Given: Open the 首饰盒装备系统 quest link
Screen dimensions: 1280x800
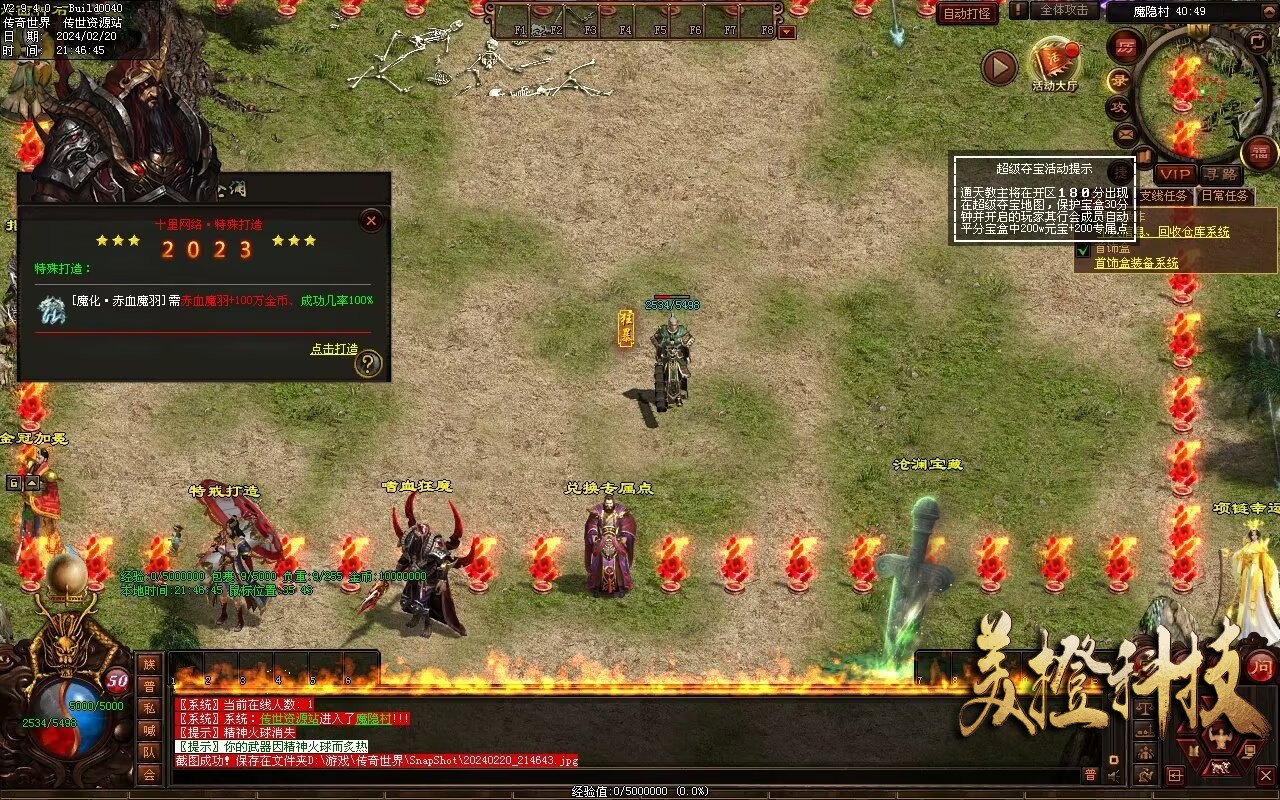Looking at the screenshot, I should (x=1136, y=263).
